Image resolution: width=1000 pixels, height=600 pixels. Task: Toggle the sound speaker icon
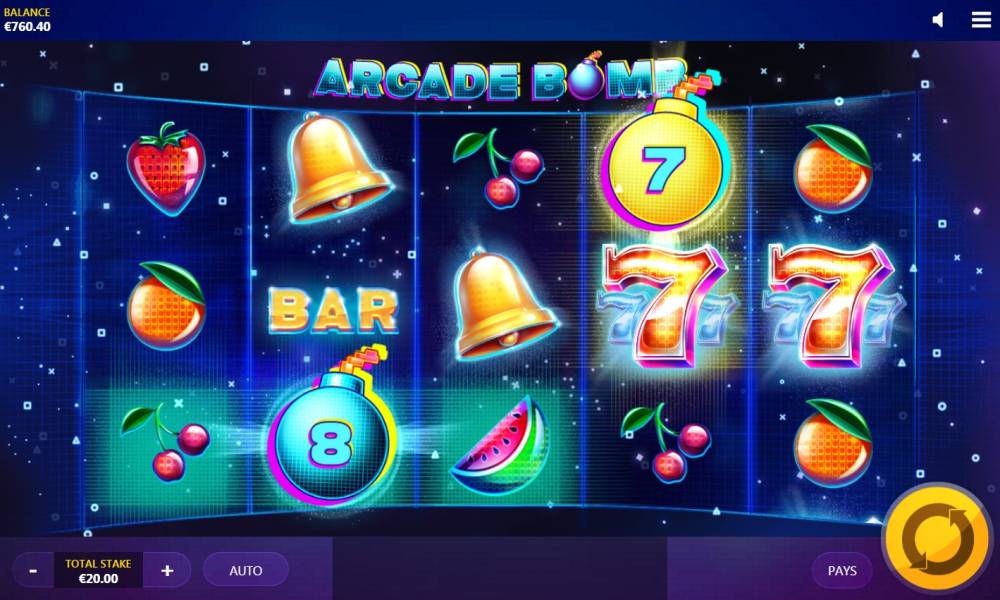938,20
